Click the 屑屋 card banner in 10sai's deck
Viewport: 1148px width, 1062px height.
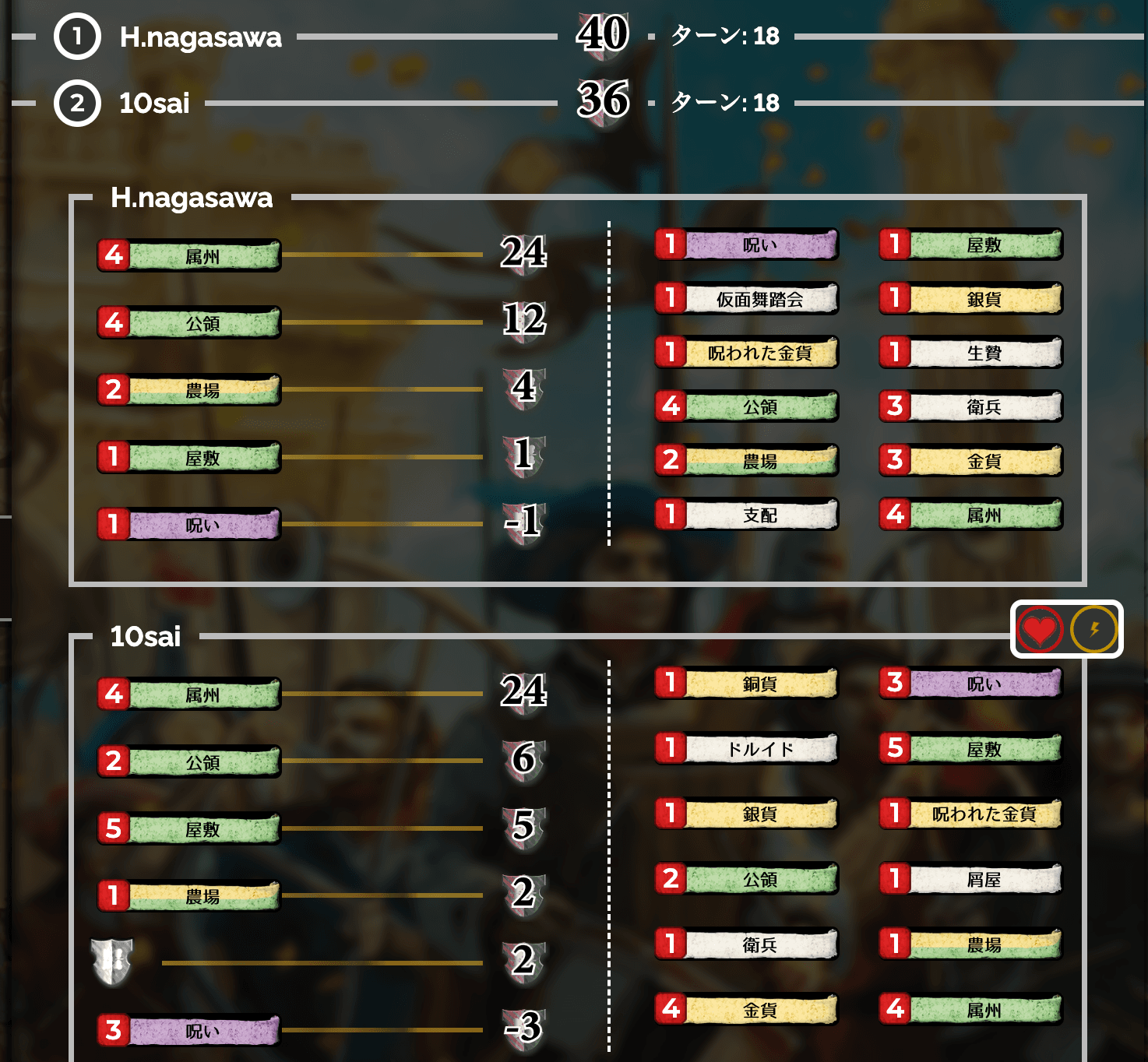(972, 879)
